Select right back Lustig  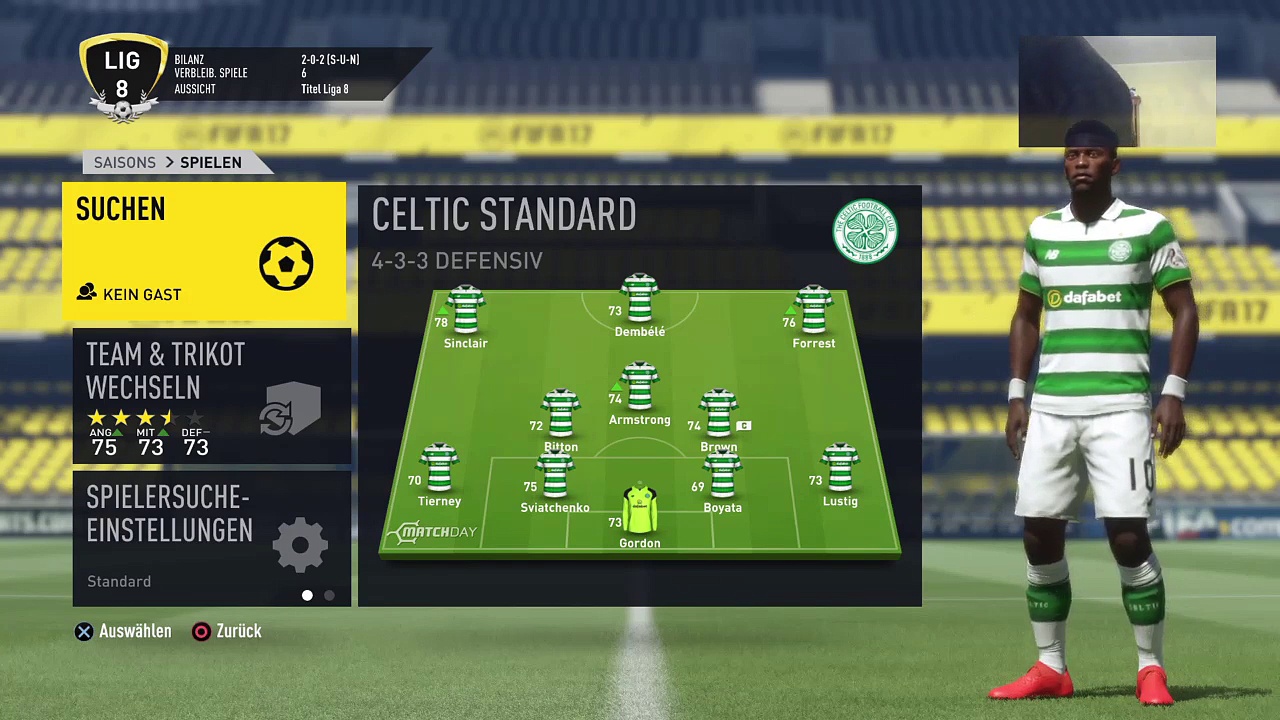point(840,470)
